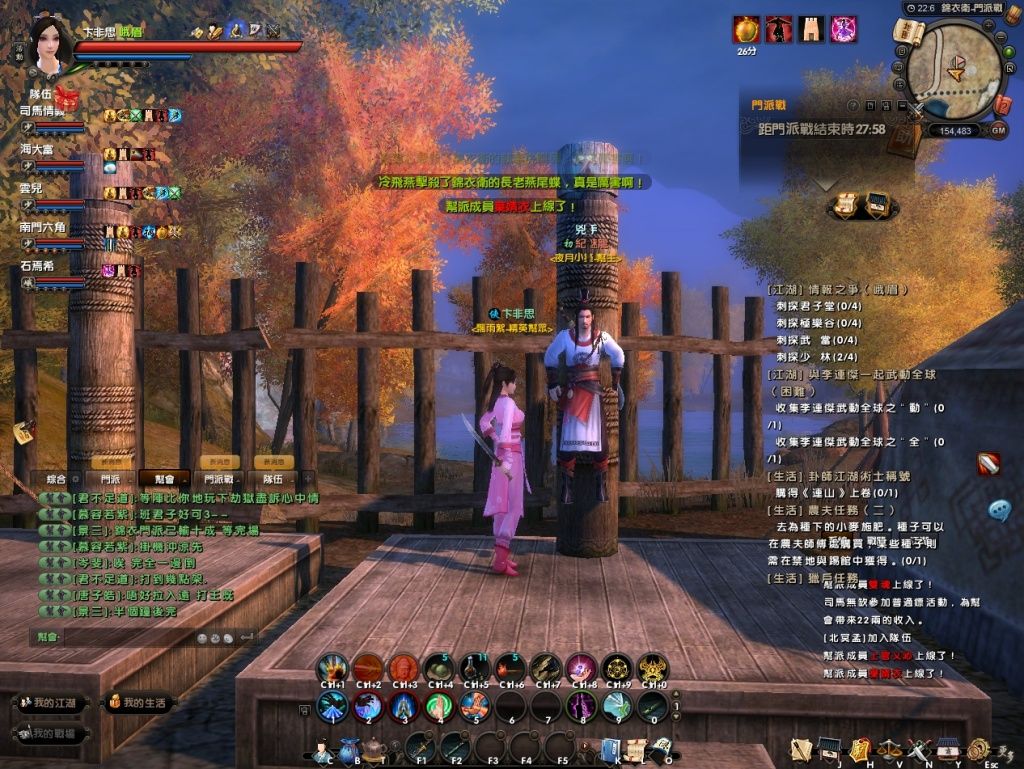Use the green palm skill in slot 4

click(x=439, y=706)
